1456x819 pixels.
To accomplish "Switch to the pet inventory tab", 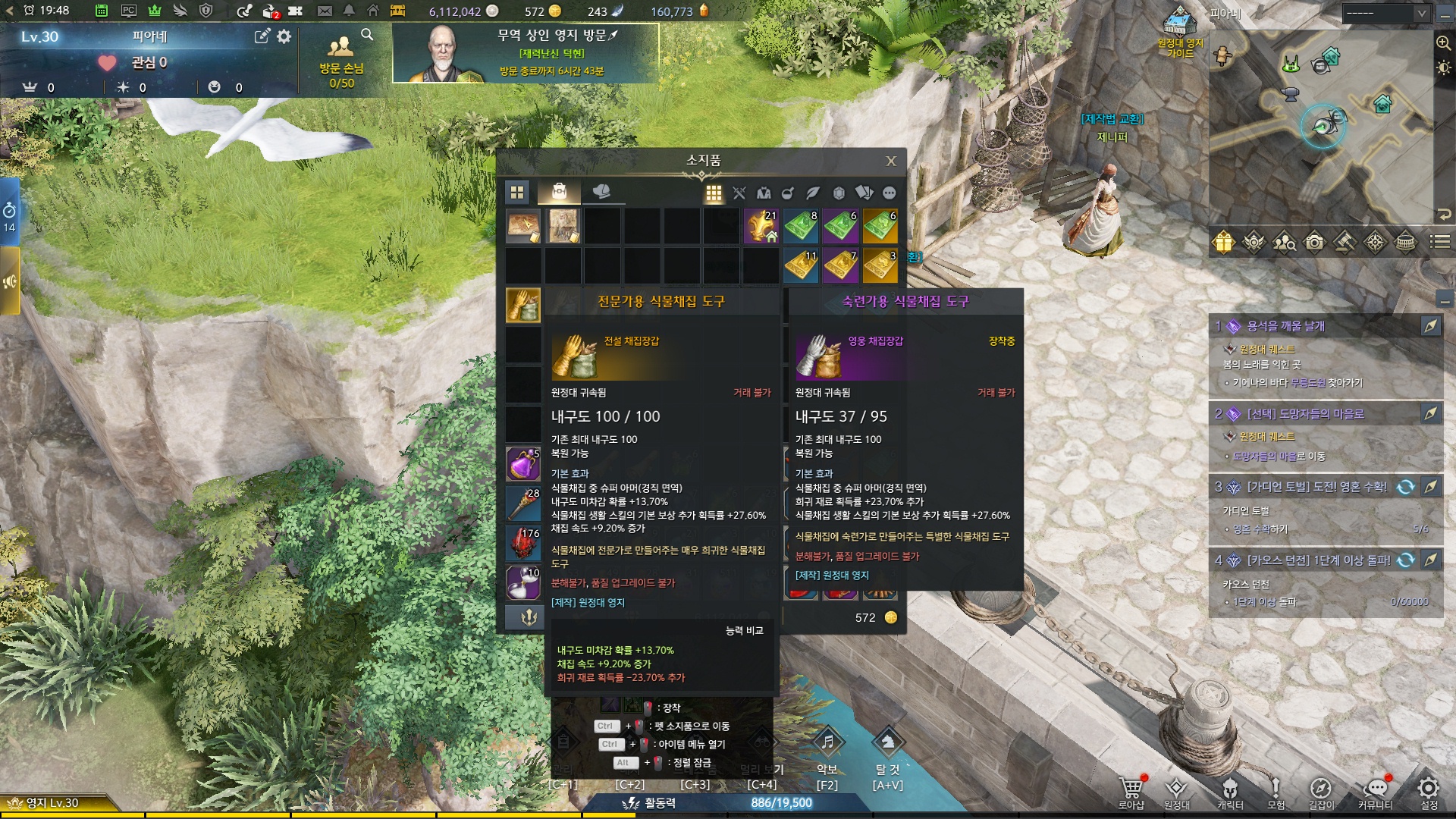I will [x=601, y=192].
